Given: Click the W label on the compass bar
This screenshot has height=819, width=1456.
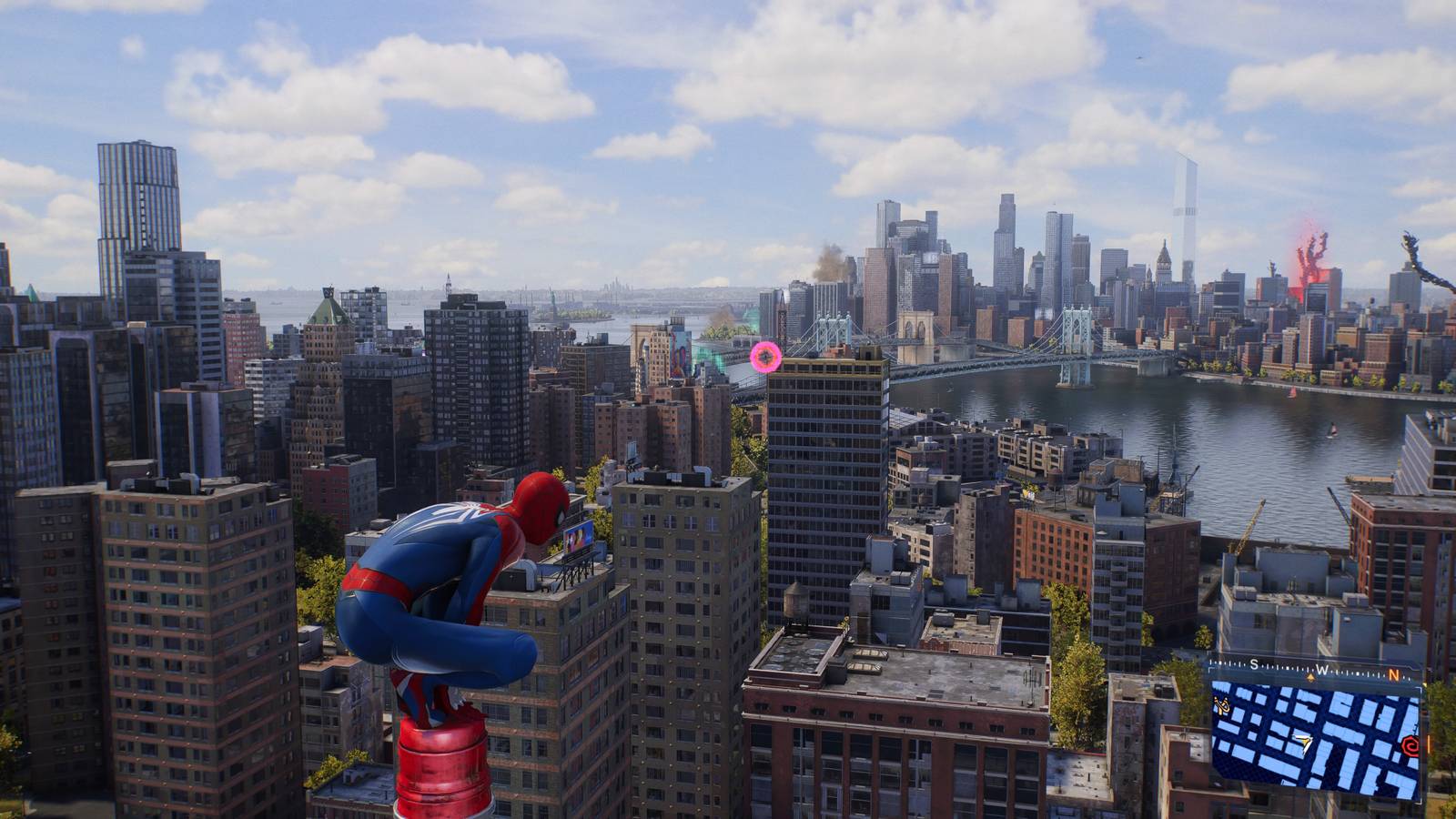Looking at the screenshot, I should point(1320,669).
